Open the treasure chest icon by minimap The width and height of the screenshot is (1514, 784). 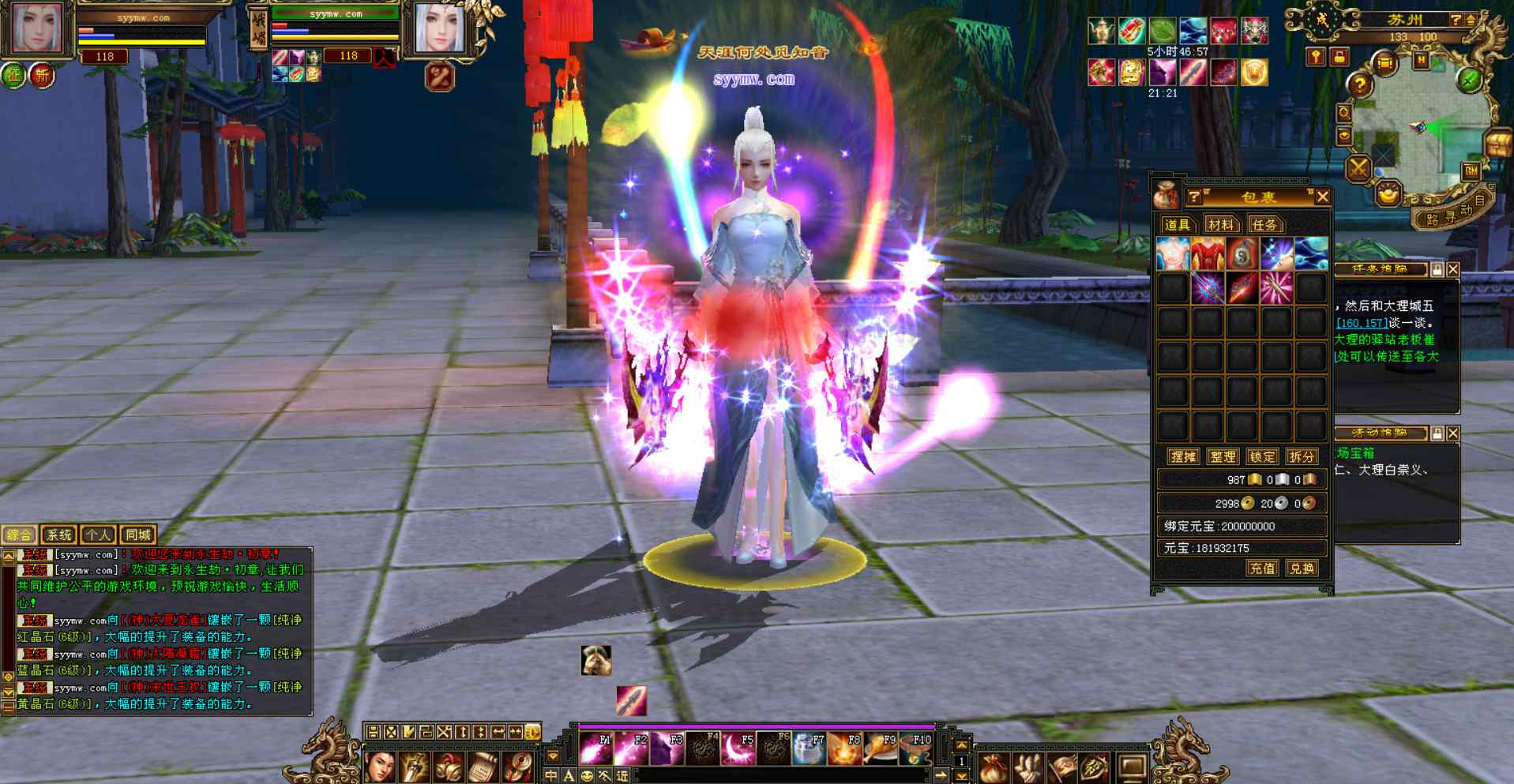click(1498, 144)
